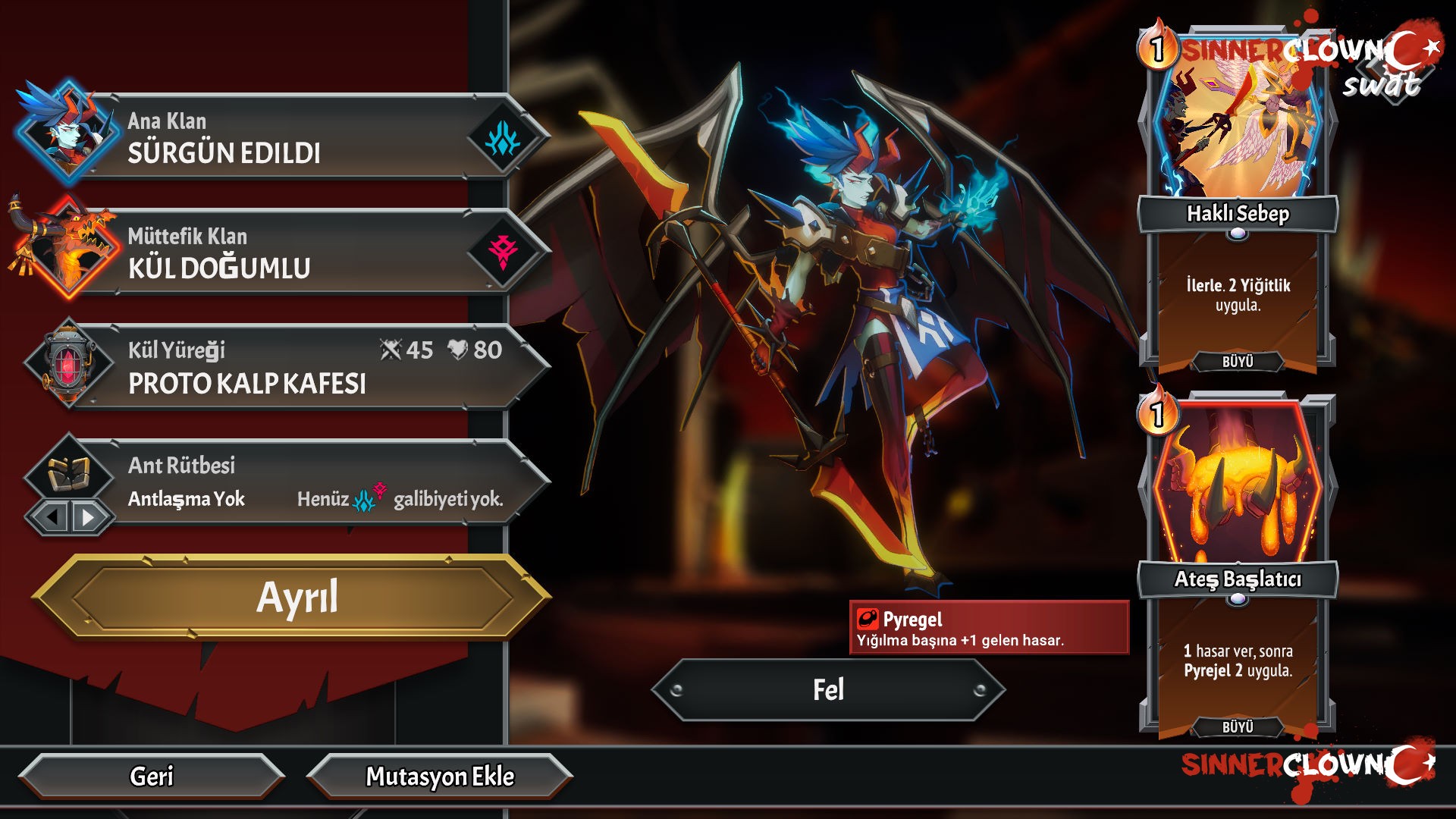
Task: Increase Ant Rütbesi with the right arrow
Action: click(x=89, y=517)
